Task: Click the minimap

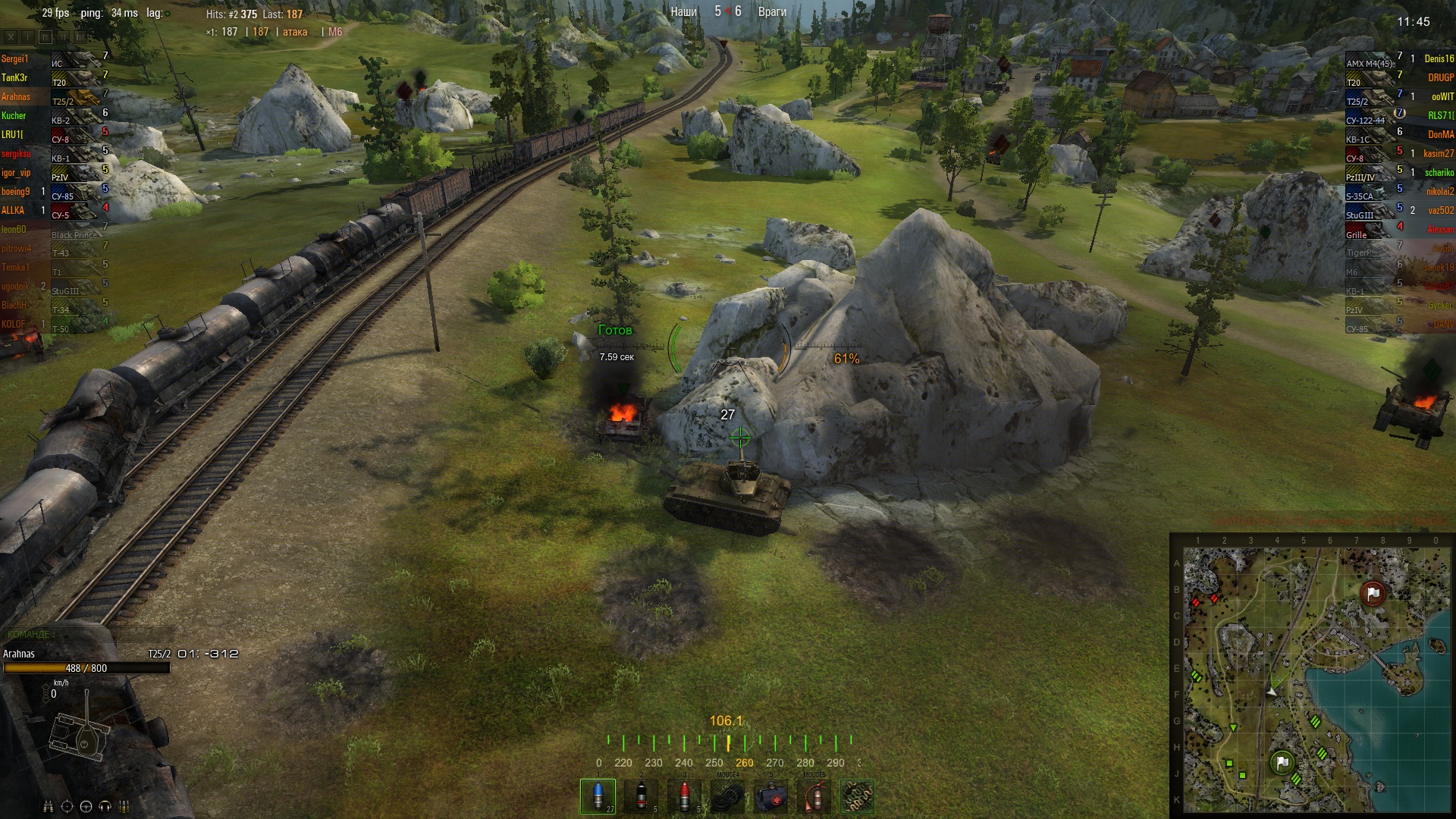Action: pyautogui.click(x=1312, y=676)
